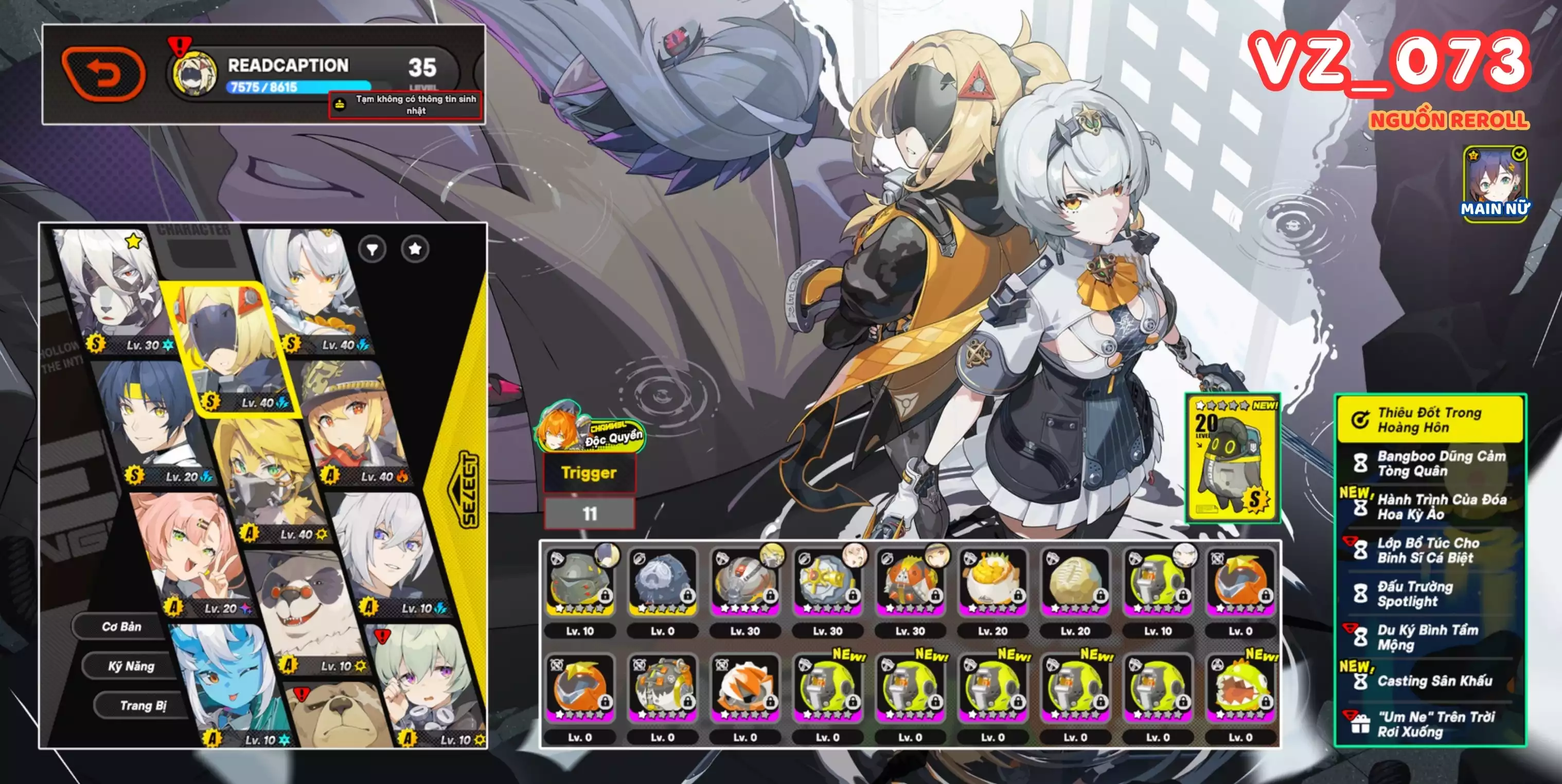Open the READCAPTION player profile avatar

coord(193,74)
